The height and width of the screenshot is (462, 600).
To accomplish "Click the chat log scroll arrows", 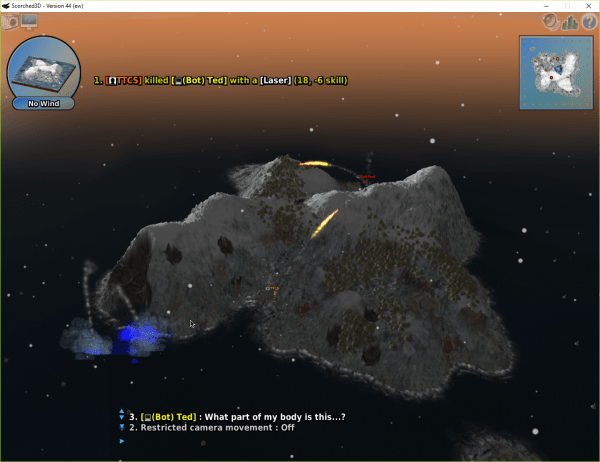I will [122, 414].
